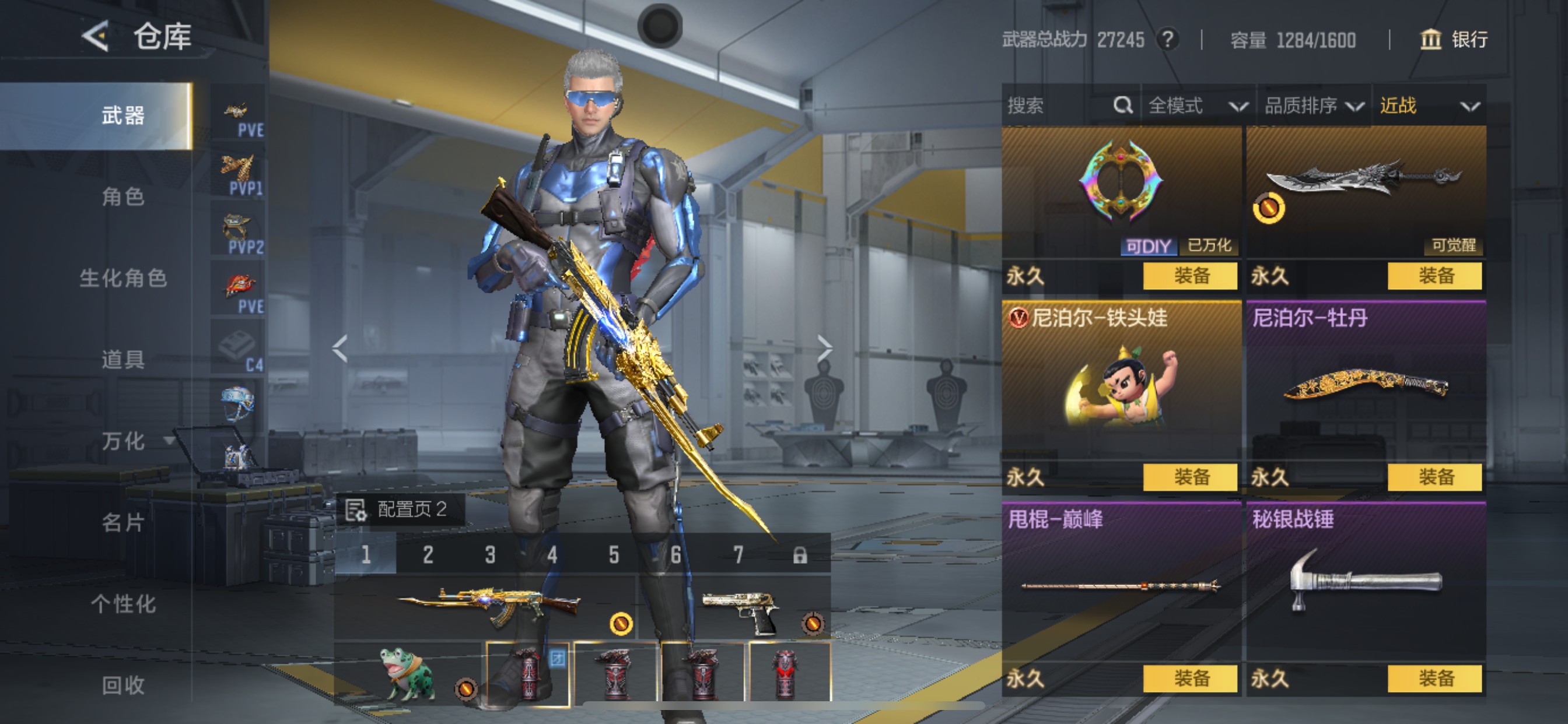Open the 生化角色 category
This screenshot has height=724, width=1568.
pyautogui.click(x=123, y=278)
